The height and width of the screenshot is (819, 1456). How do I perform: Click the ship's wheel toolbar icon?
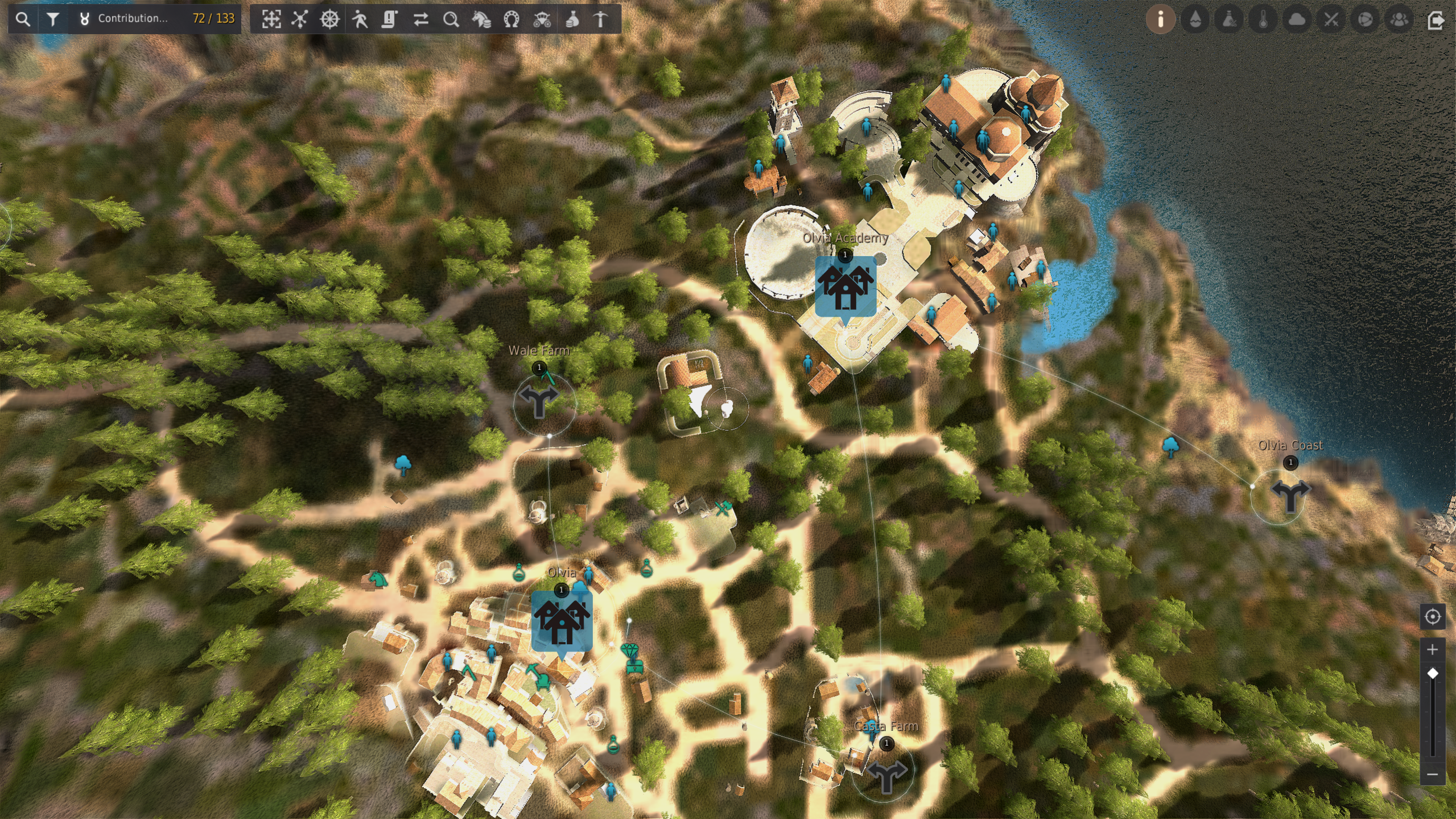point(329,19)
